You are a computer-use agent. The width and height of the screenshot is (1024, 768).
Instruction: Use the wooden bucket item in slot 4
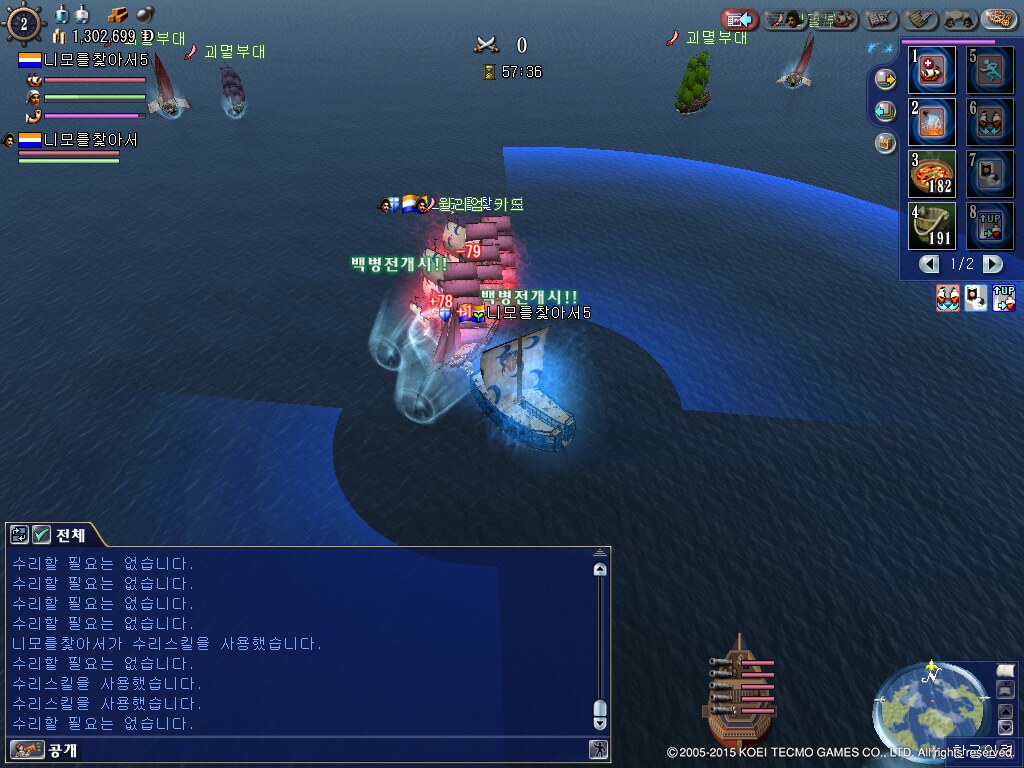pyautogui.click(x=932, y=226)
